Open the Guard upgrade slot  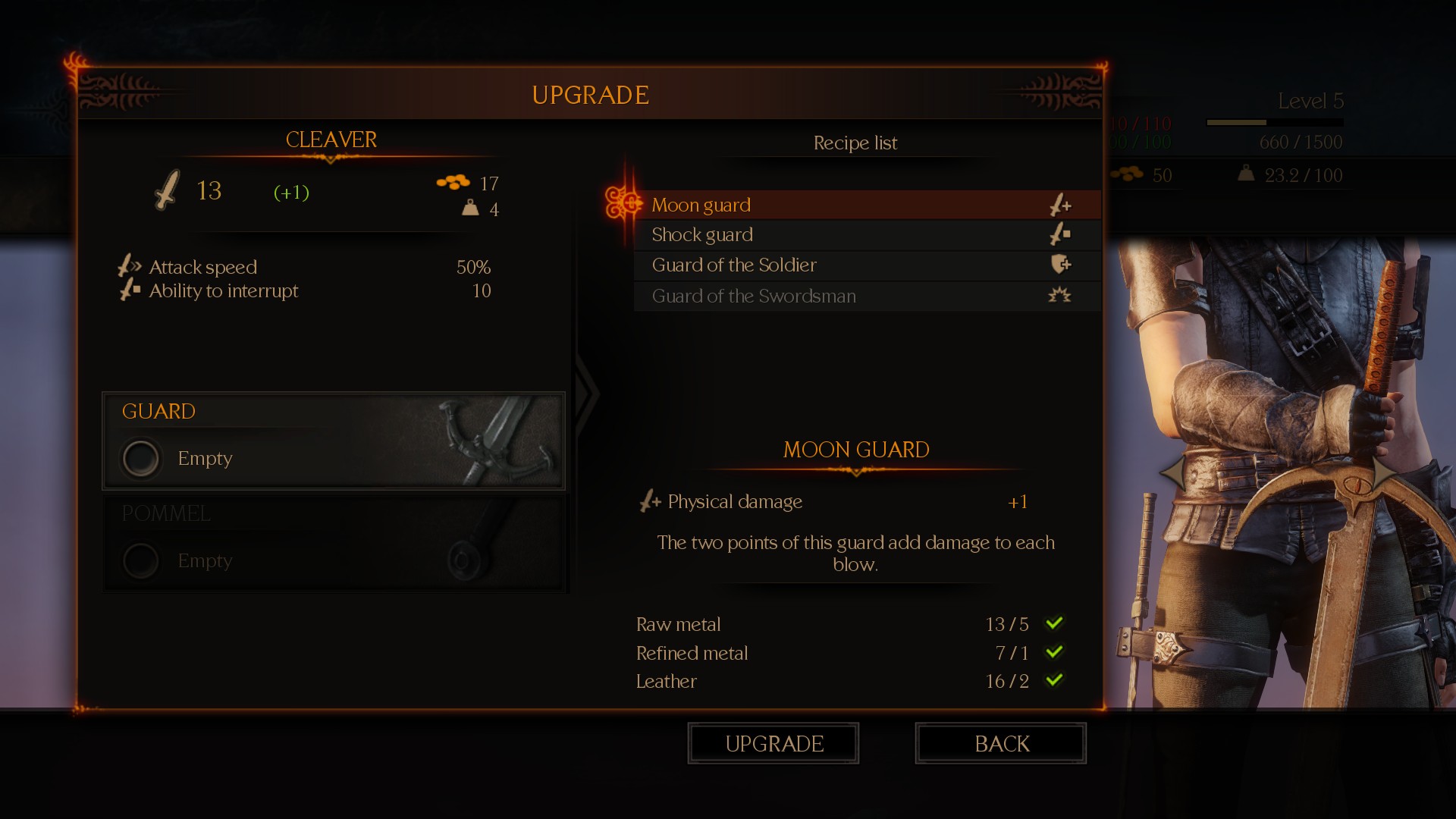[x=334, y=441]
